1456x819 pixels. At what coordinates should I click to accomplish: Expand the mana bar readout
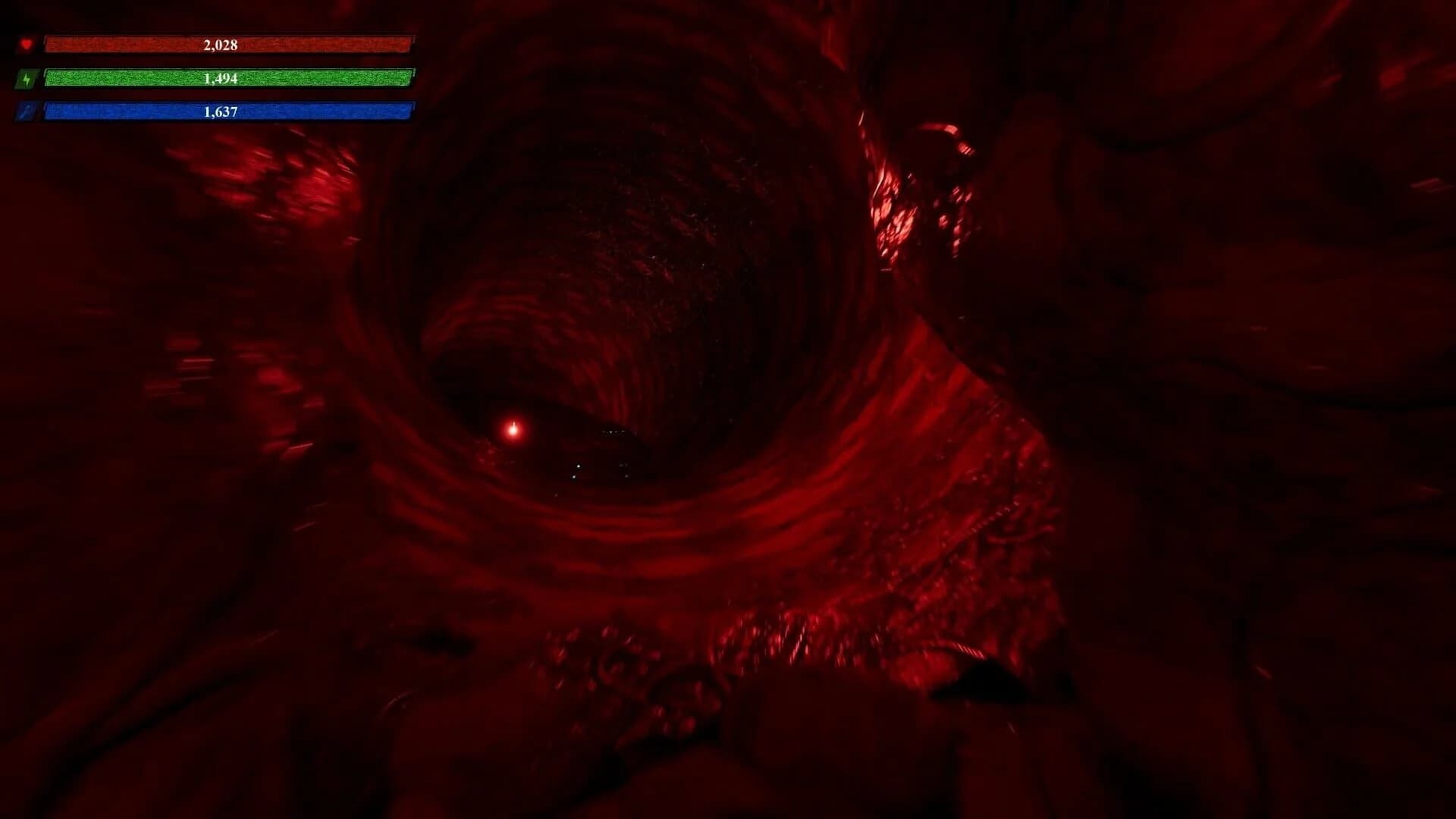pos(227,110)
